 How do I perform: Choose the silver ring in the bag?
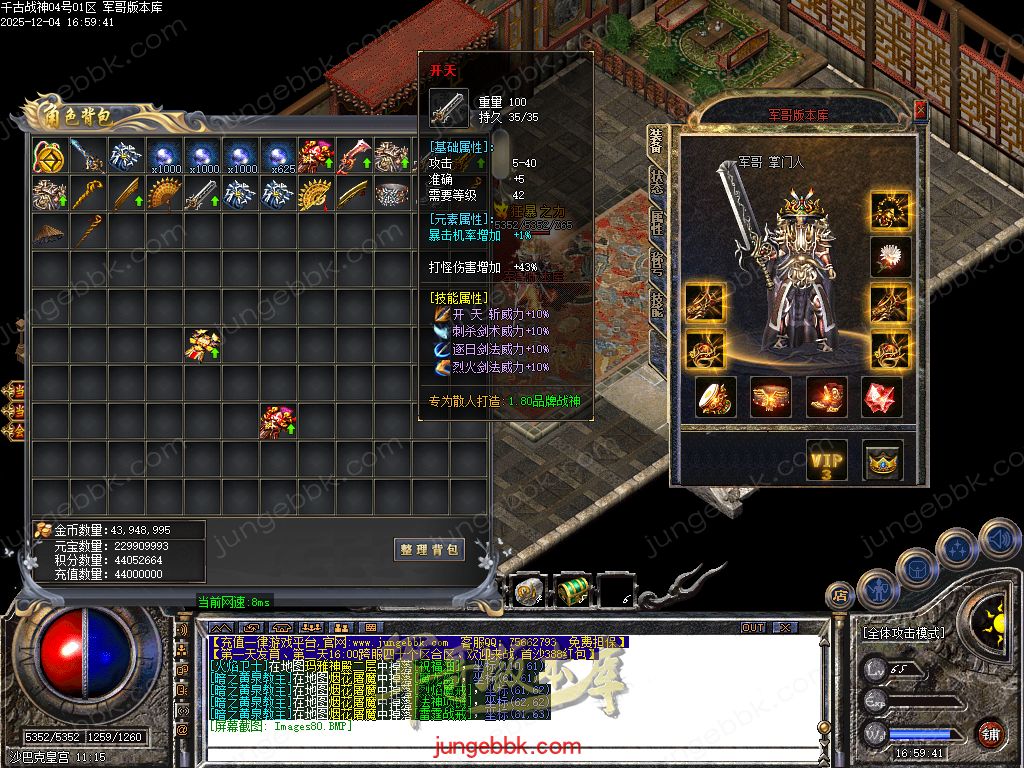[391, 194]
